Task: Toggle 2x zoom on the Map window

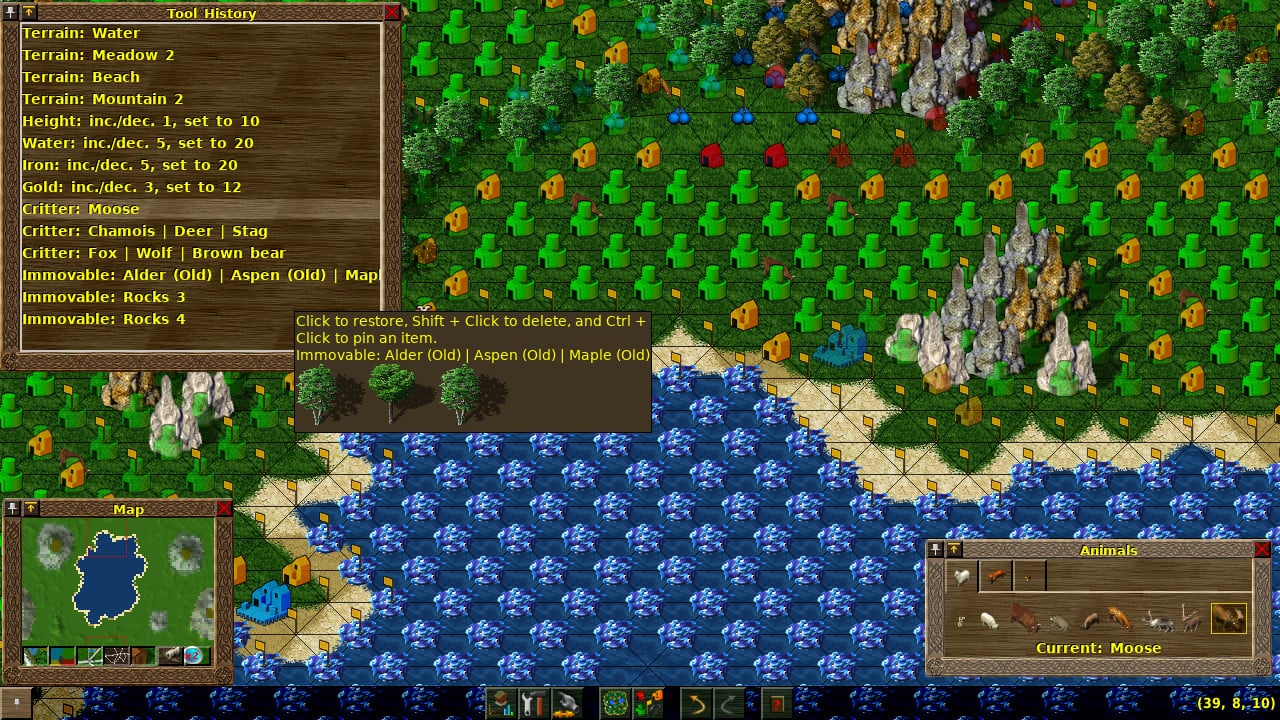Action: (x=191, y=655)
